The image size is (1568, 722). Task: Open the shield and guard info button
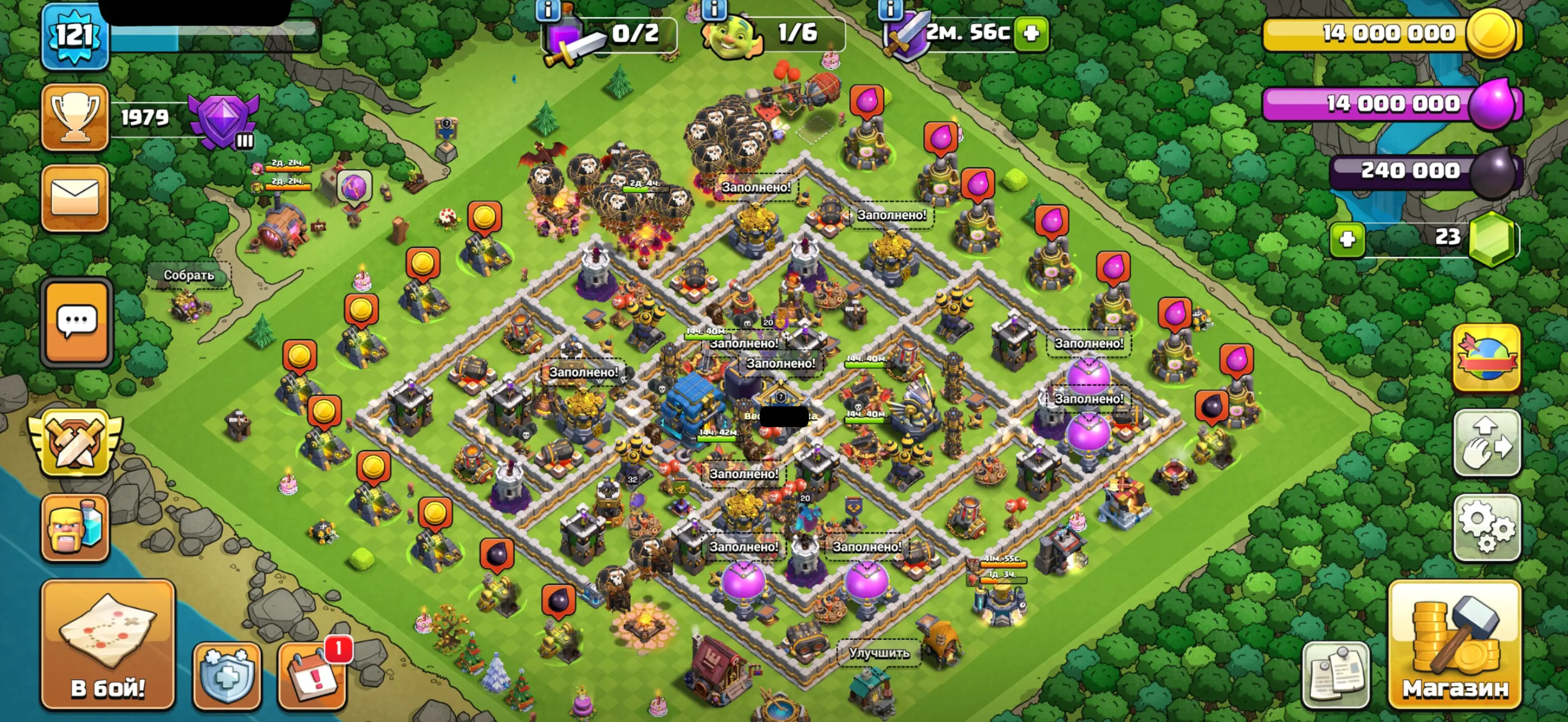click(x=227, y=676)
